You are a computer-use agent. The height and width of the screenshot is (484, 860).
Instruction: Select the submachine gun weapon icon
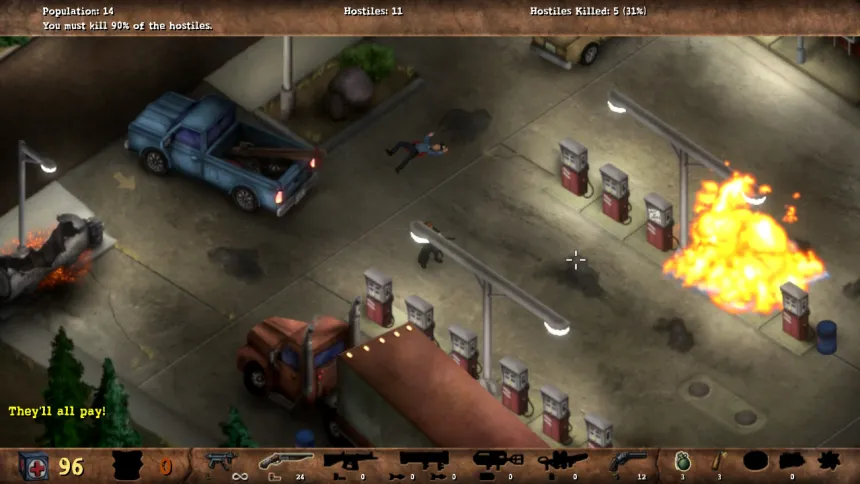[x=219, y=461]
